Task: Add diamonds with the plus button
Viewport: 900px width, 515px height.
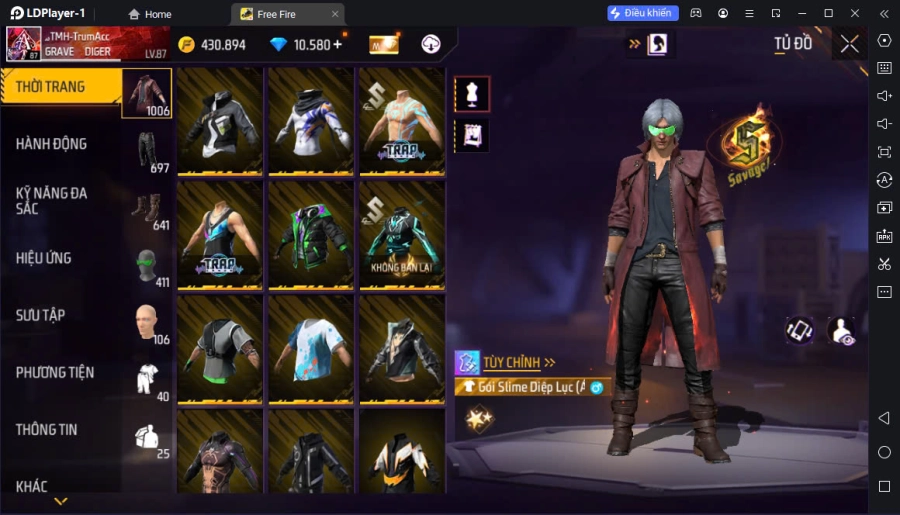Action: tap(337, 44)
